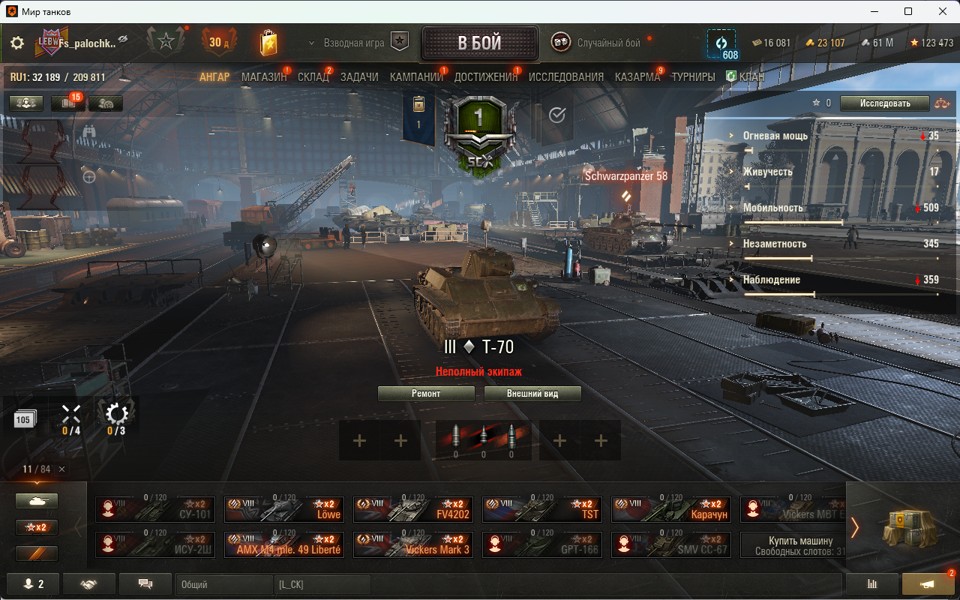
Task: Choose the FV4202 tank from carousel
Action: click(x=413, y=509)
